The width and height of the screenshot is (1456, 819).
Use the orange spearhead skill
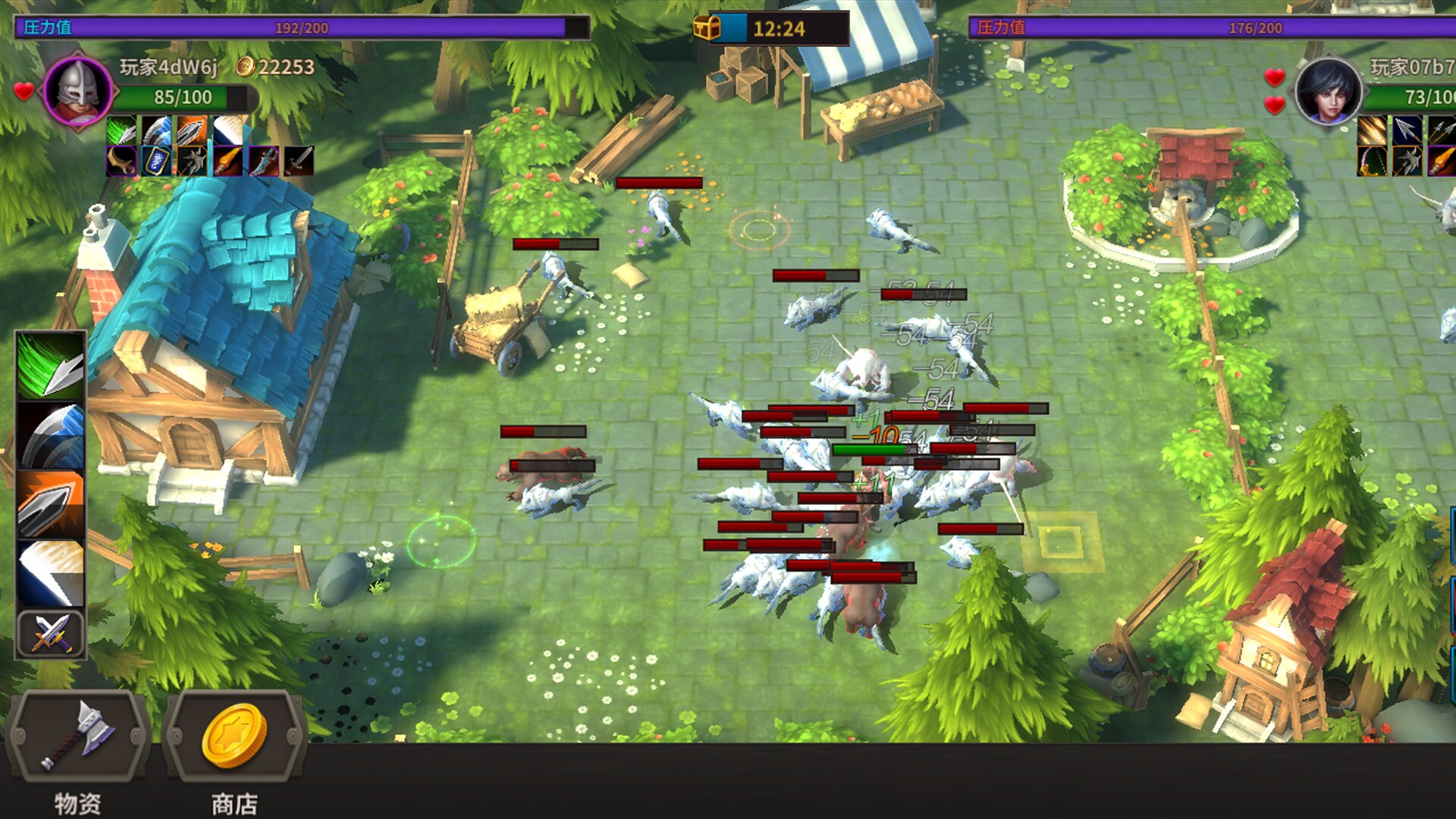click(x=51, y=500)
